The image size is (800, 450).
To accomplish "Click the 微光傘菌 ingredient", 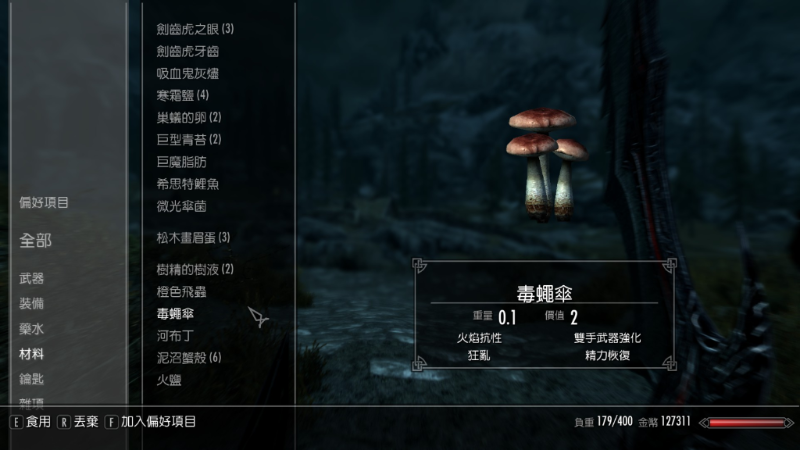I will coord(181,206).
